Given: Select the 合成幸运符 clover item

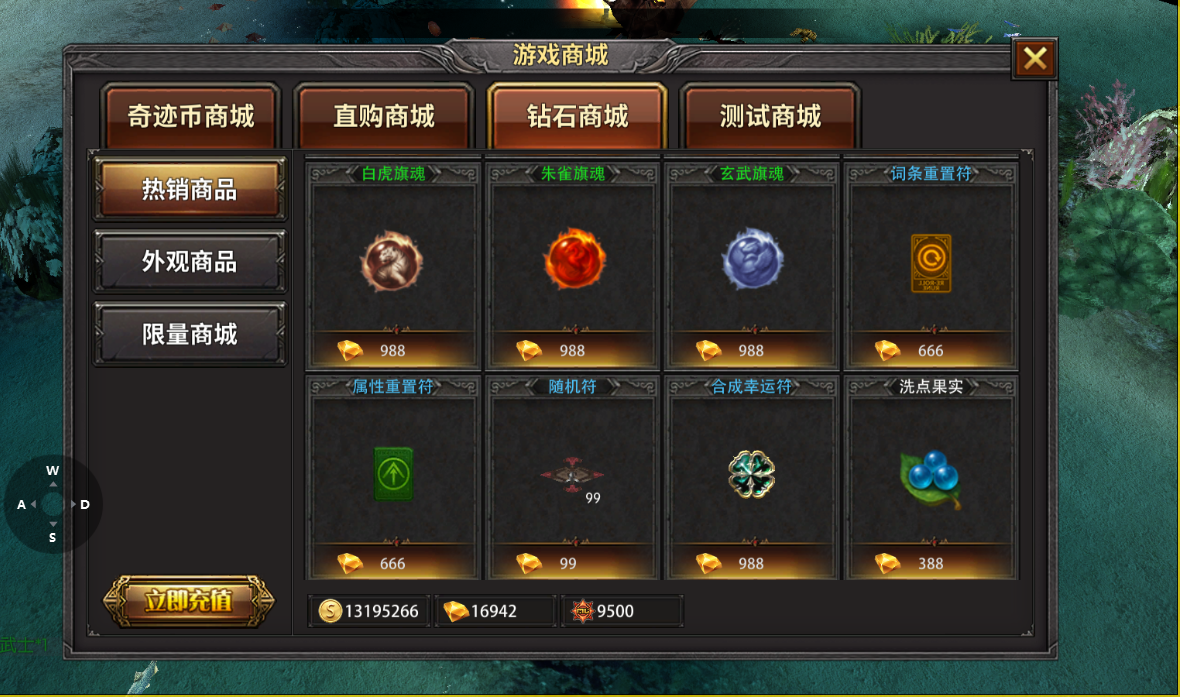Looking at the screenshot, I should click(752, 474).
